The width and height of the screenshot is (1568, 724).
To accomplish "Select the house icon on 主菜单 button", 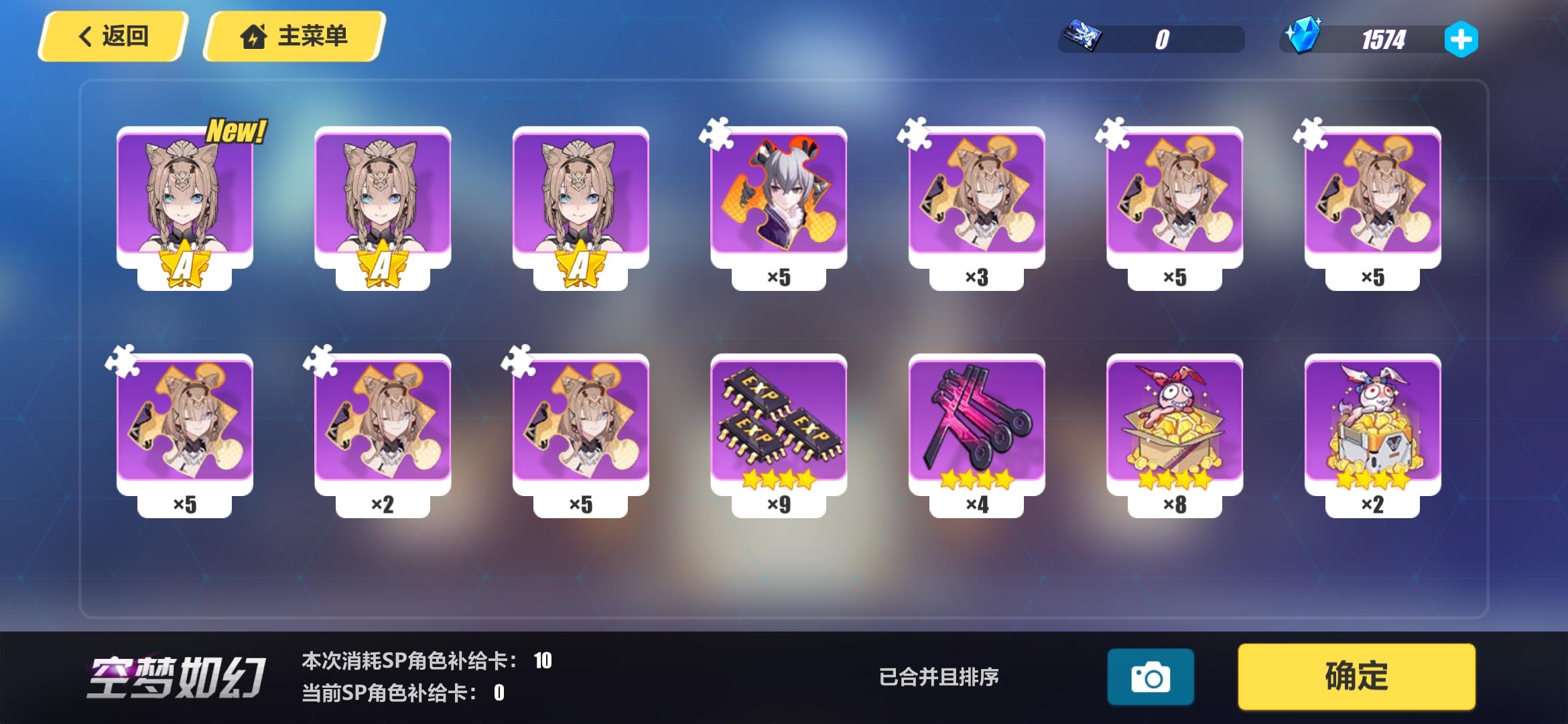I will [x=256, y=37].
